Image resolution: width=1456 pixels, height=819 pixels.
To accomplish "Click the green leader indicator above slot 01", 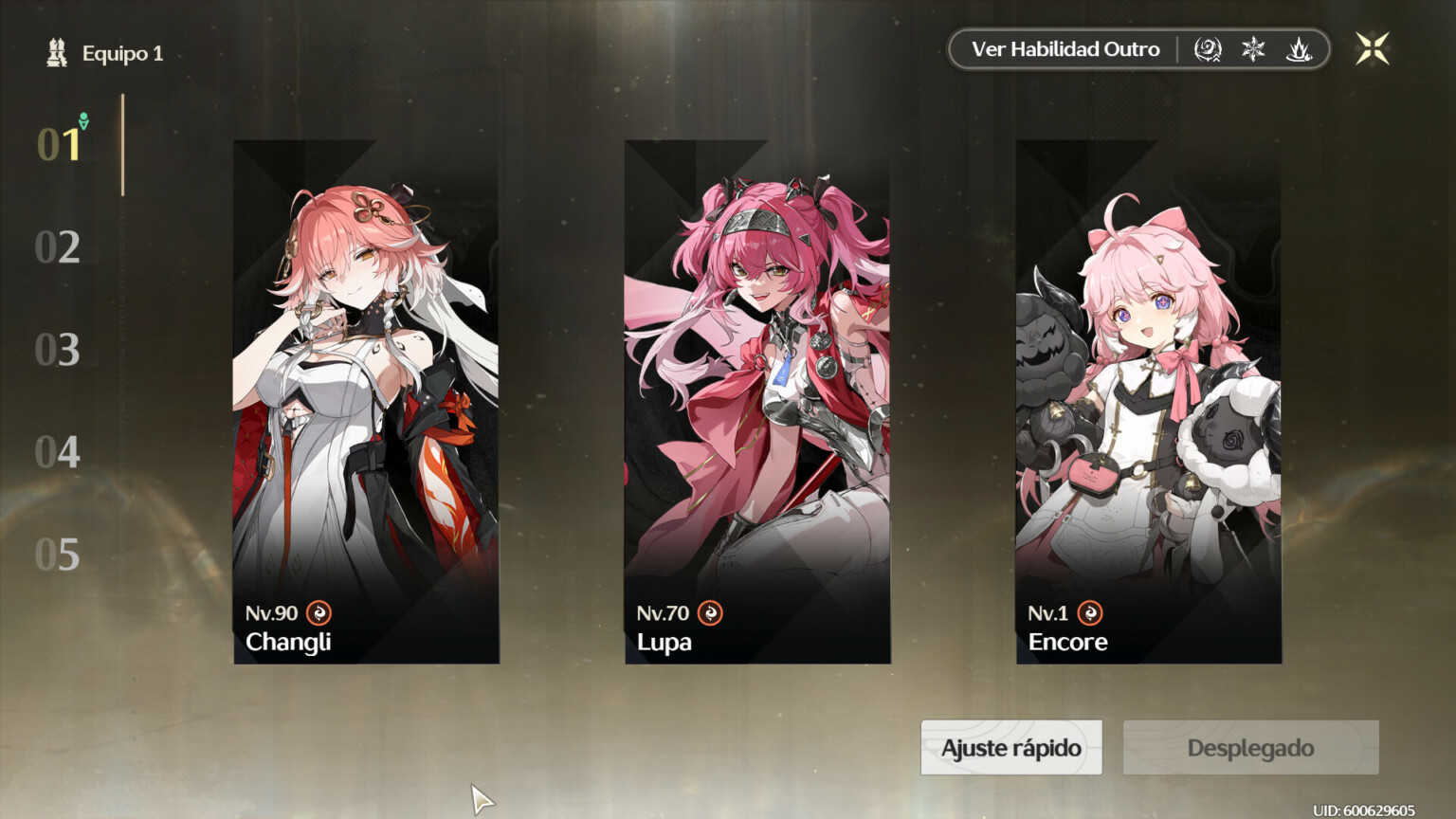I will pyautogui.click(x=83, y=121).
